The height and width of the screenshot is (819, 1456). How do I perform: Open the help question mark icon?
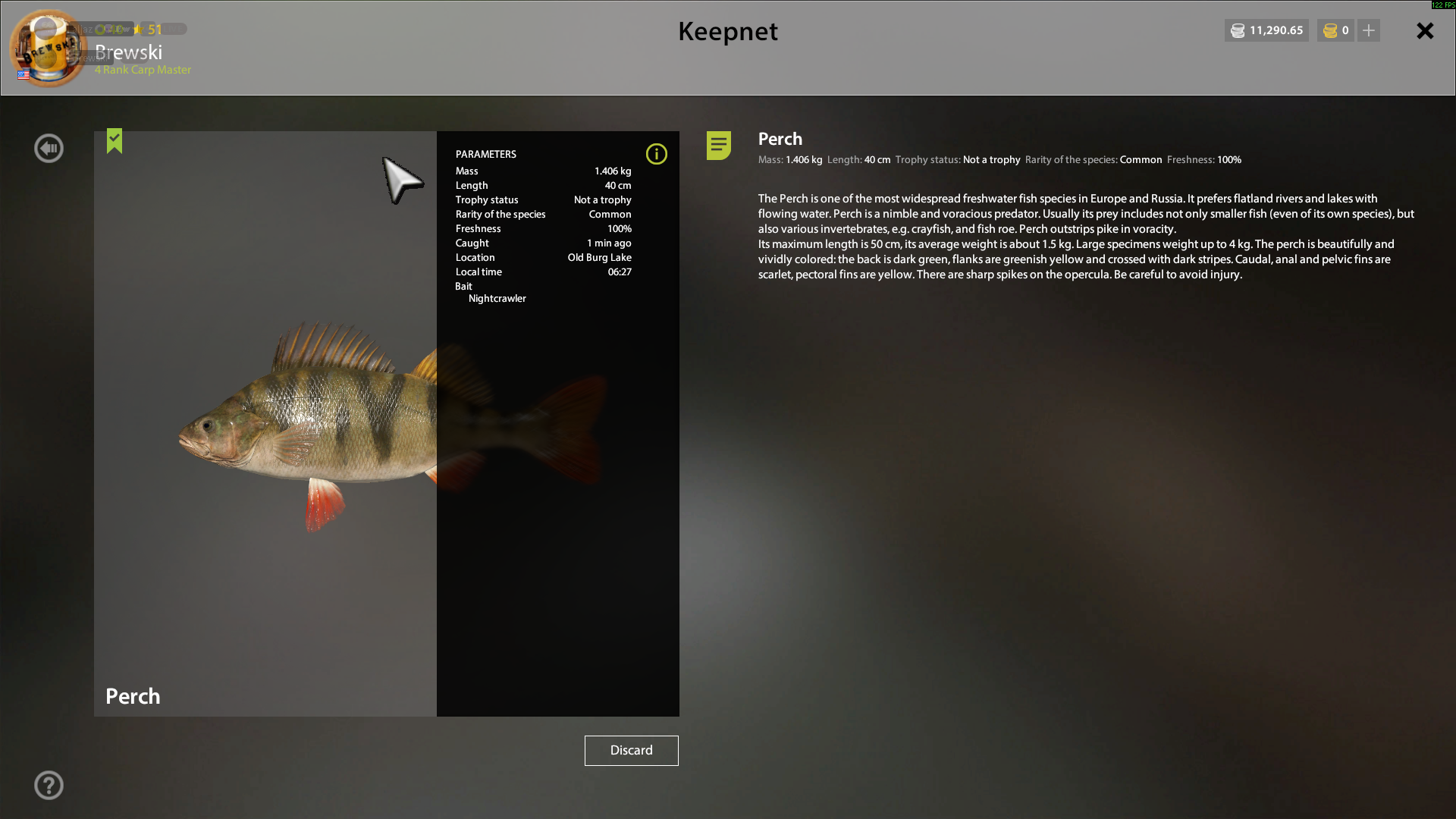click(49, 785)
